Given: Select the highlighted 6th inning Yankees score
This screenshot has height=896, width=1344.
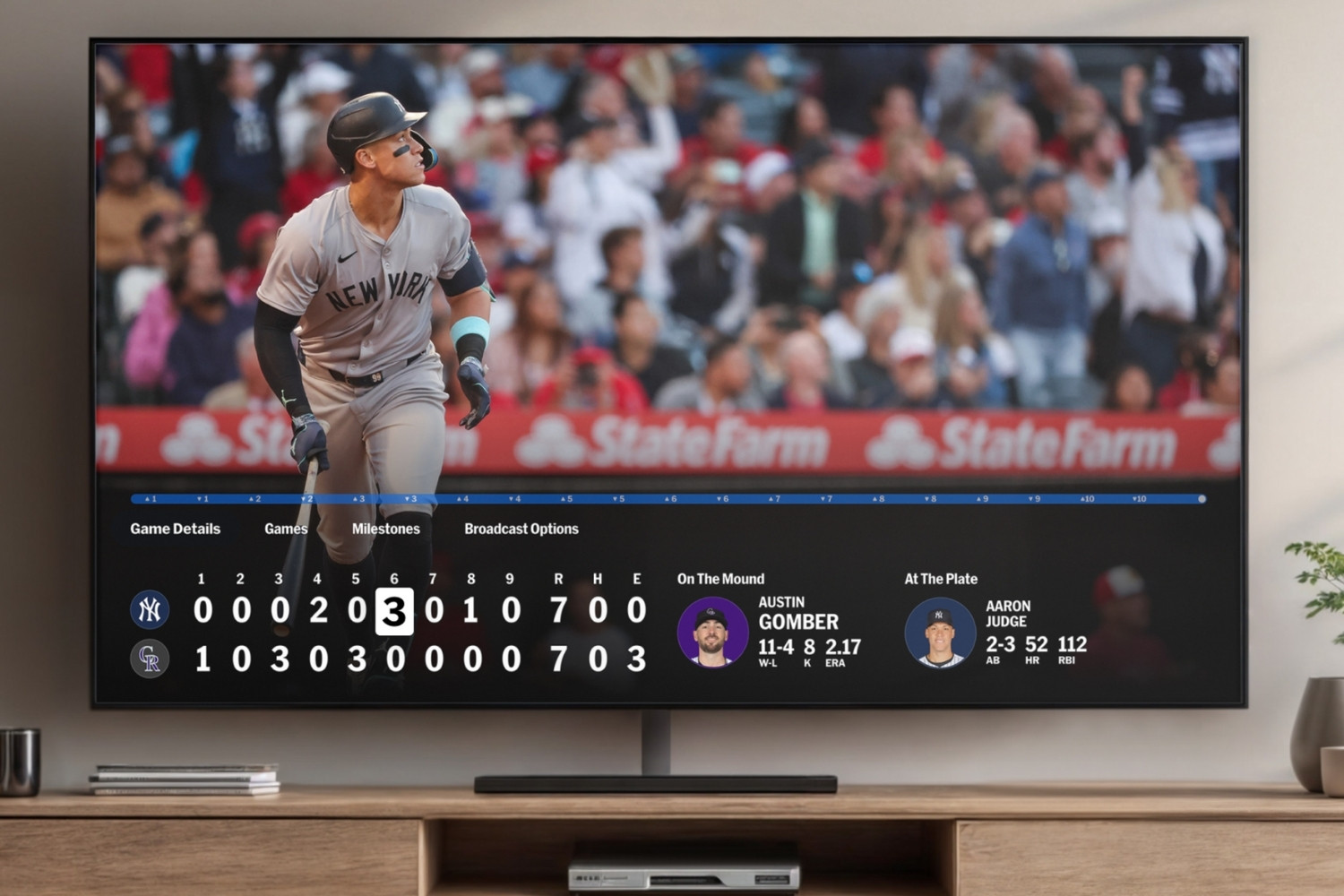Looking at the screenshot, I should click(x=394, y=611).
